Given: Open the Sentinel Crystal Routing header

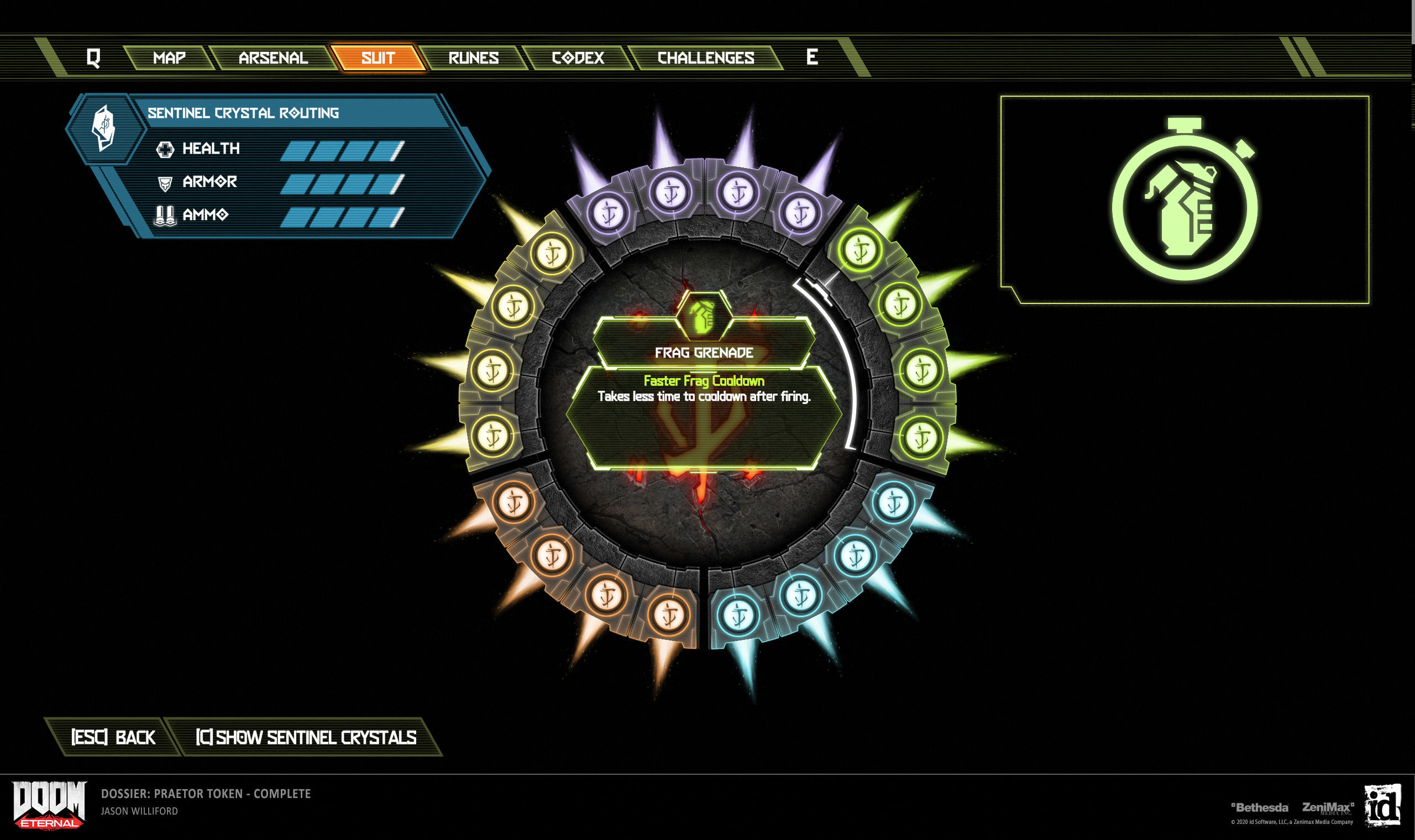Looking at the screenshot, I should [243, 113].
